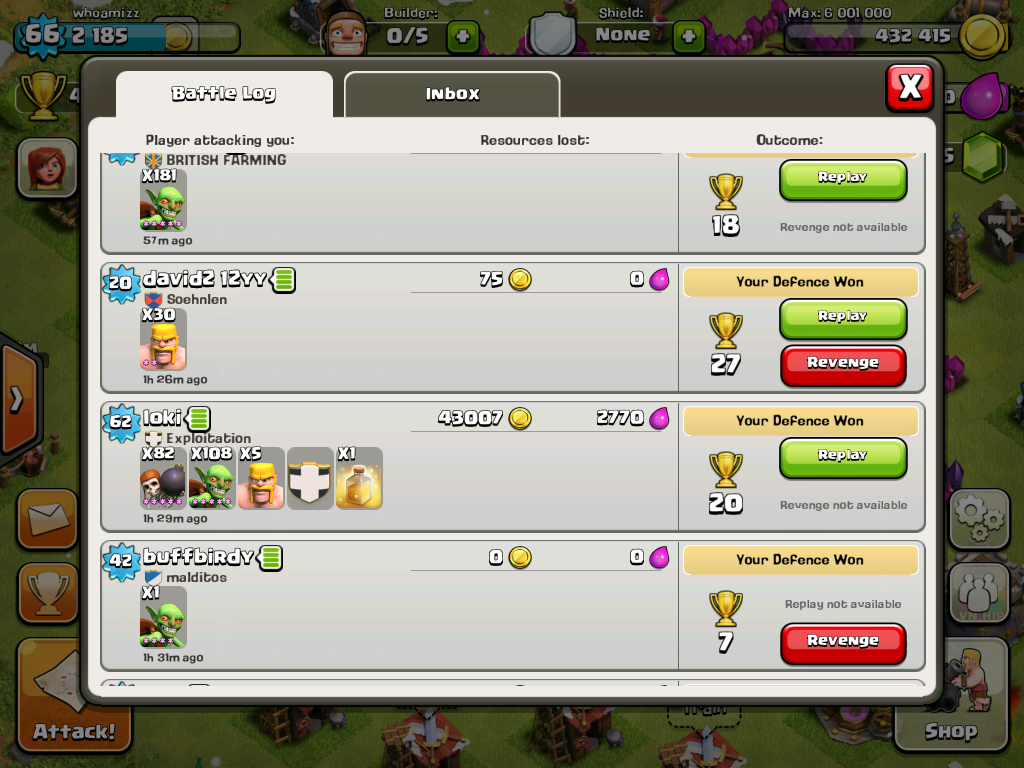The image size is (1024, 768).
Task: Expand the clan chat side arrow
Action: point(16,400)
